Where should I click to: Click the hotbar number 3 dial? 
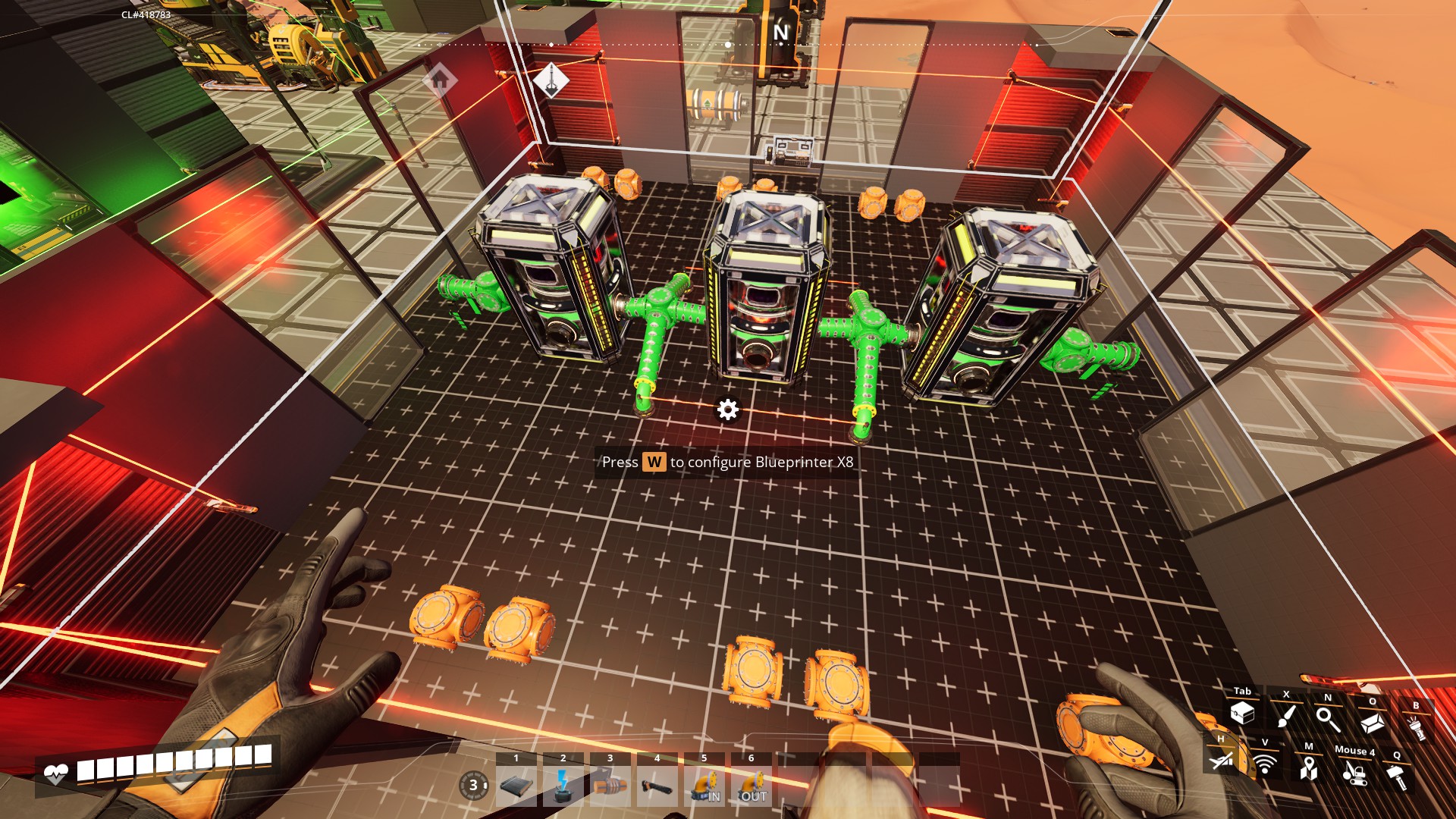pyautogui.click(x=473, y=785)
